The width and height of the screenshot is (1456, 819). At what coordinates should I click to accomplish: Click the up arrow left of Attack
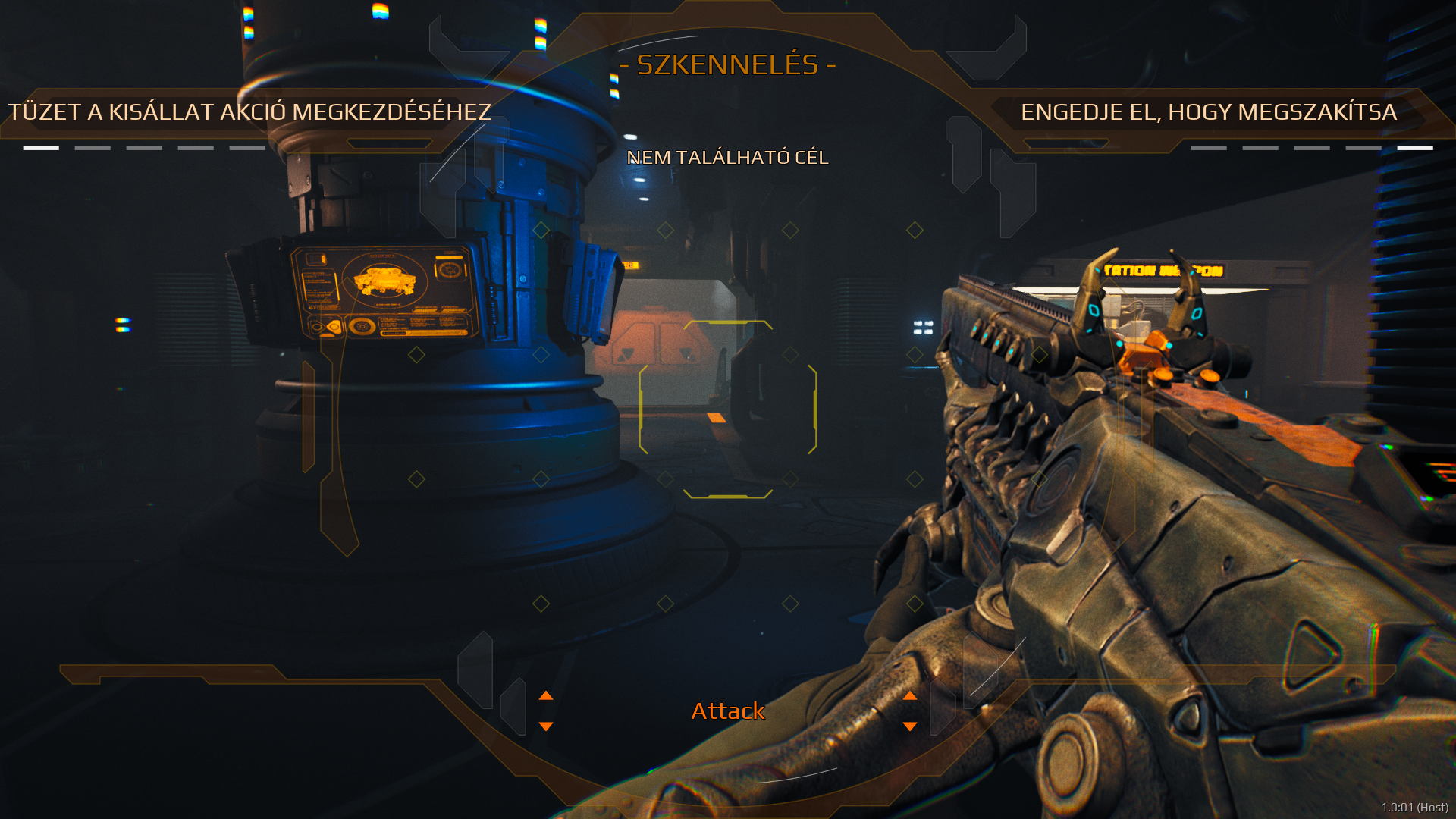pyautogui.click(x=546, y=695)
